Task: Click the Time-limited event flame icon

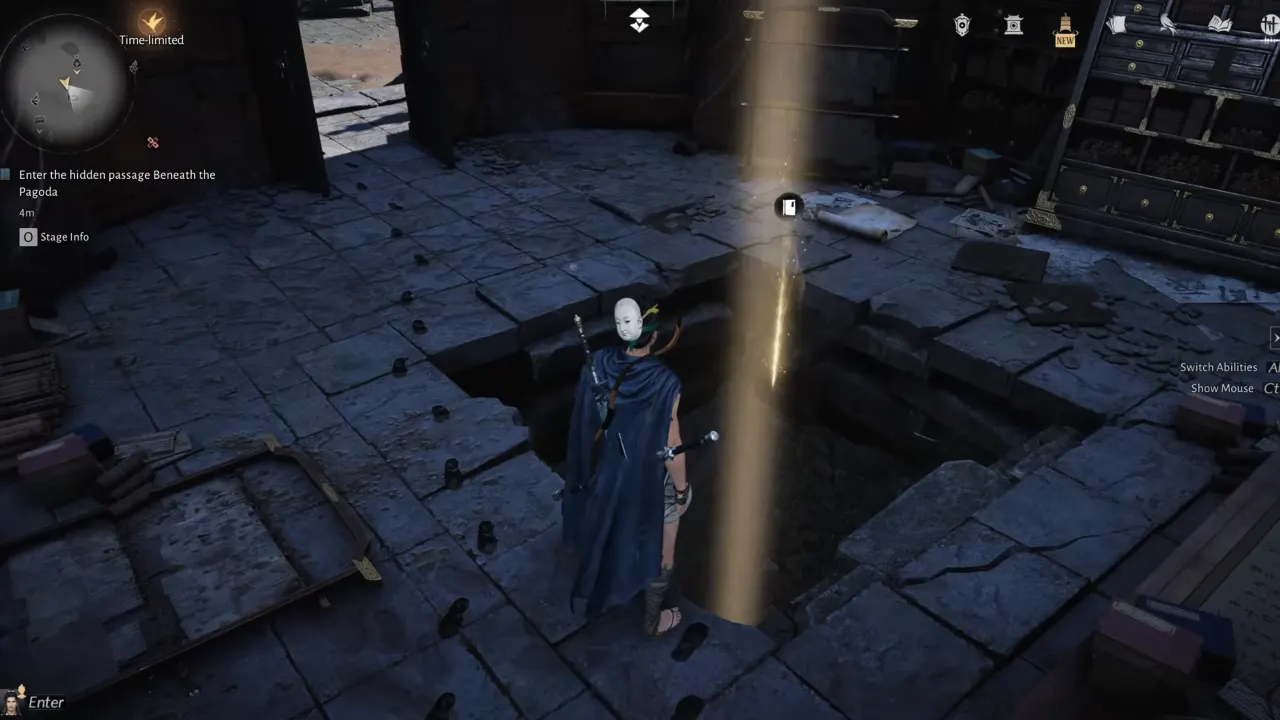Action: (x=150, y=21)
